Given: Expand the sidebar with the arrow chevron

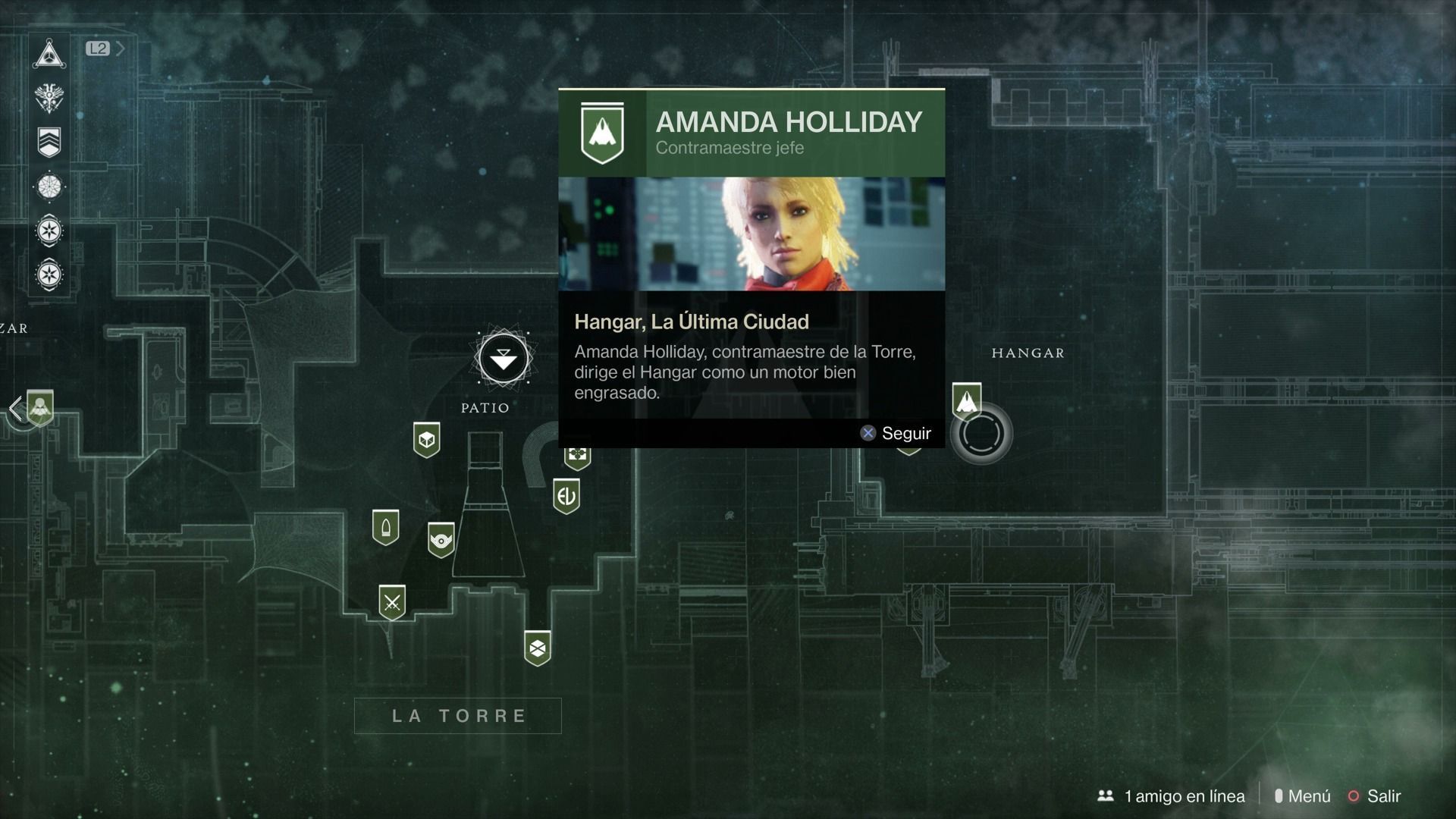Looking at the screenshot, I should pos(120,49).
